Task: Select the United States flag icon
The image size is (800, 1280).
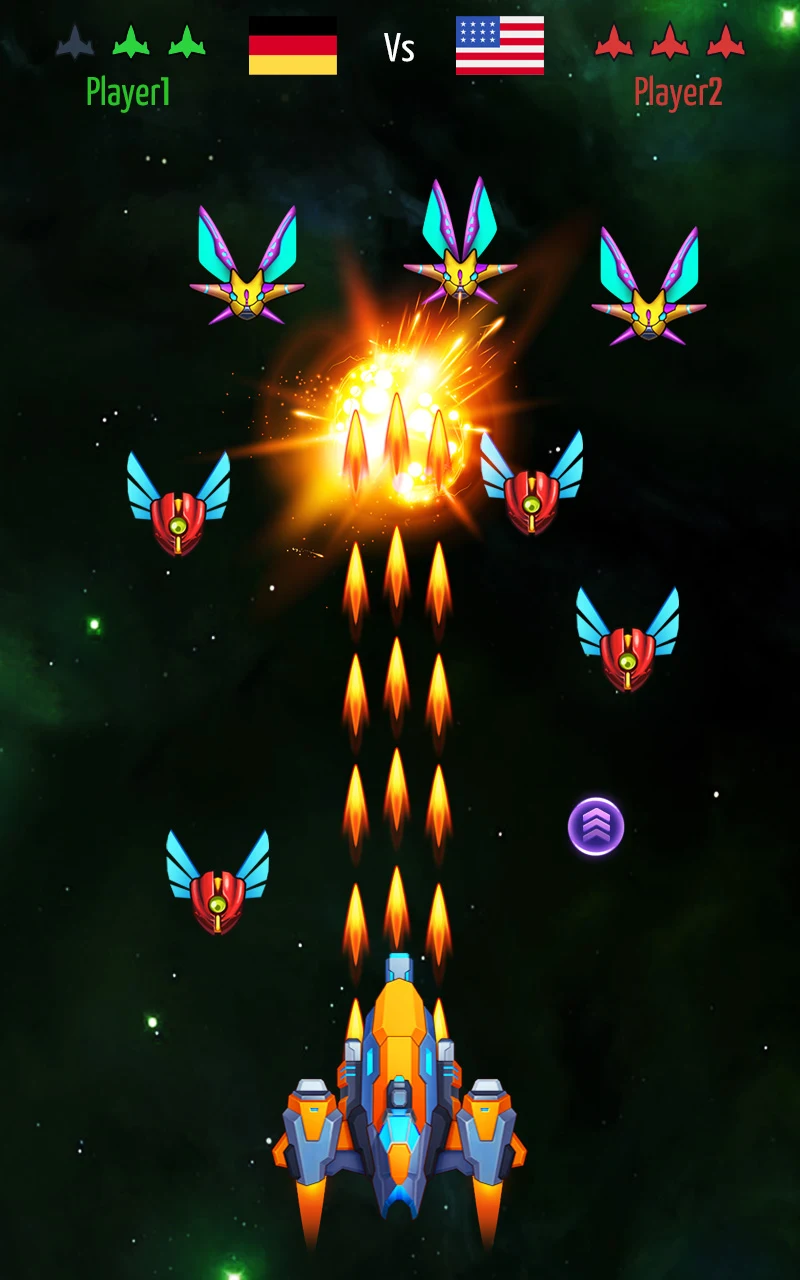Action: (x=500, y=46)
